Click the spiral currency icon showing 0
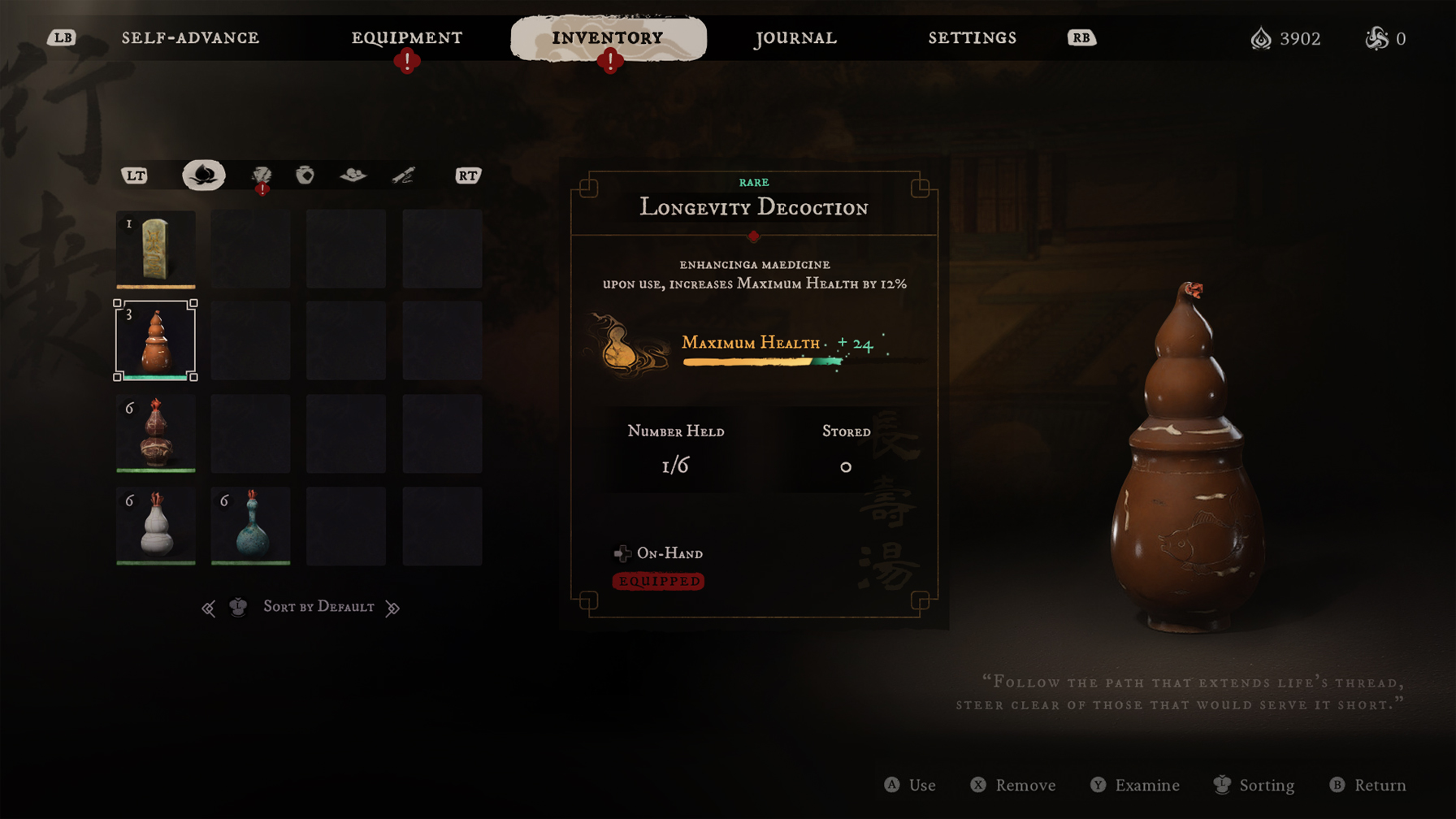Viewport: 1456px width, 819px height. coord(1376,38)
